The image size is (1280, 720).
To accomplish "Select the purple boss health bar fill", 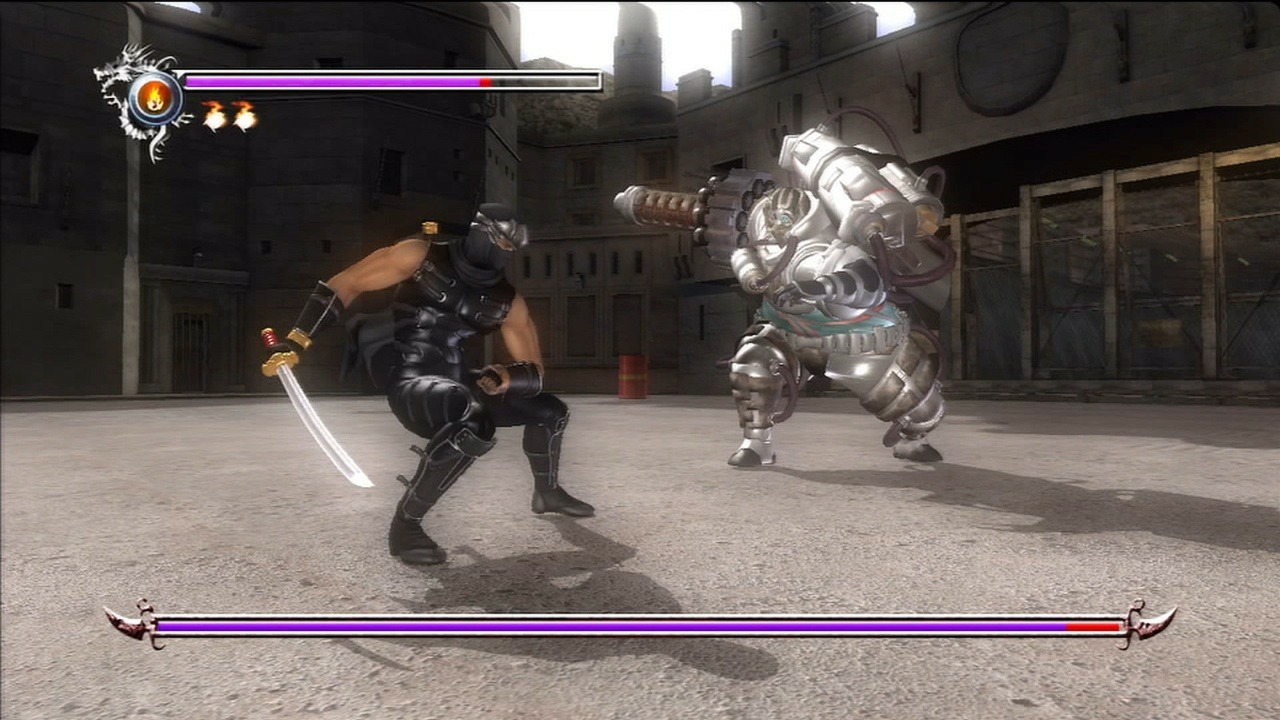I will coord(600,628).
